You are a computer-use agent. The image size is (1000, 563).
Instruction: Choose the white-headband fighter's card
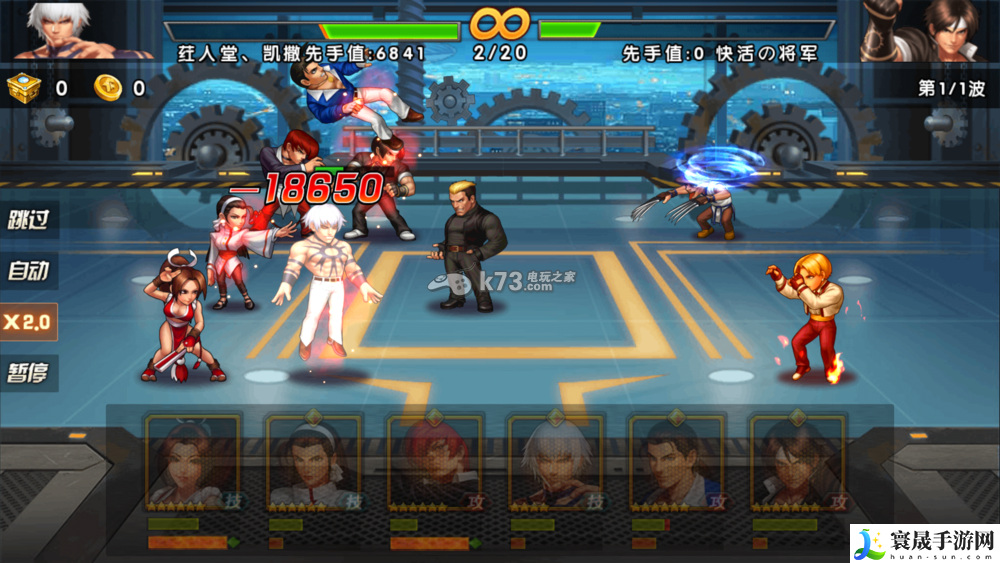[x=313, y=462]
